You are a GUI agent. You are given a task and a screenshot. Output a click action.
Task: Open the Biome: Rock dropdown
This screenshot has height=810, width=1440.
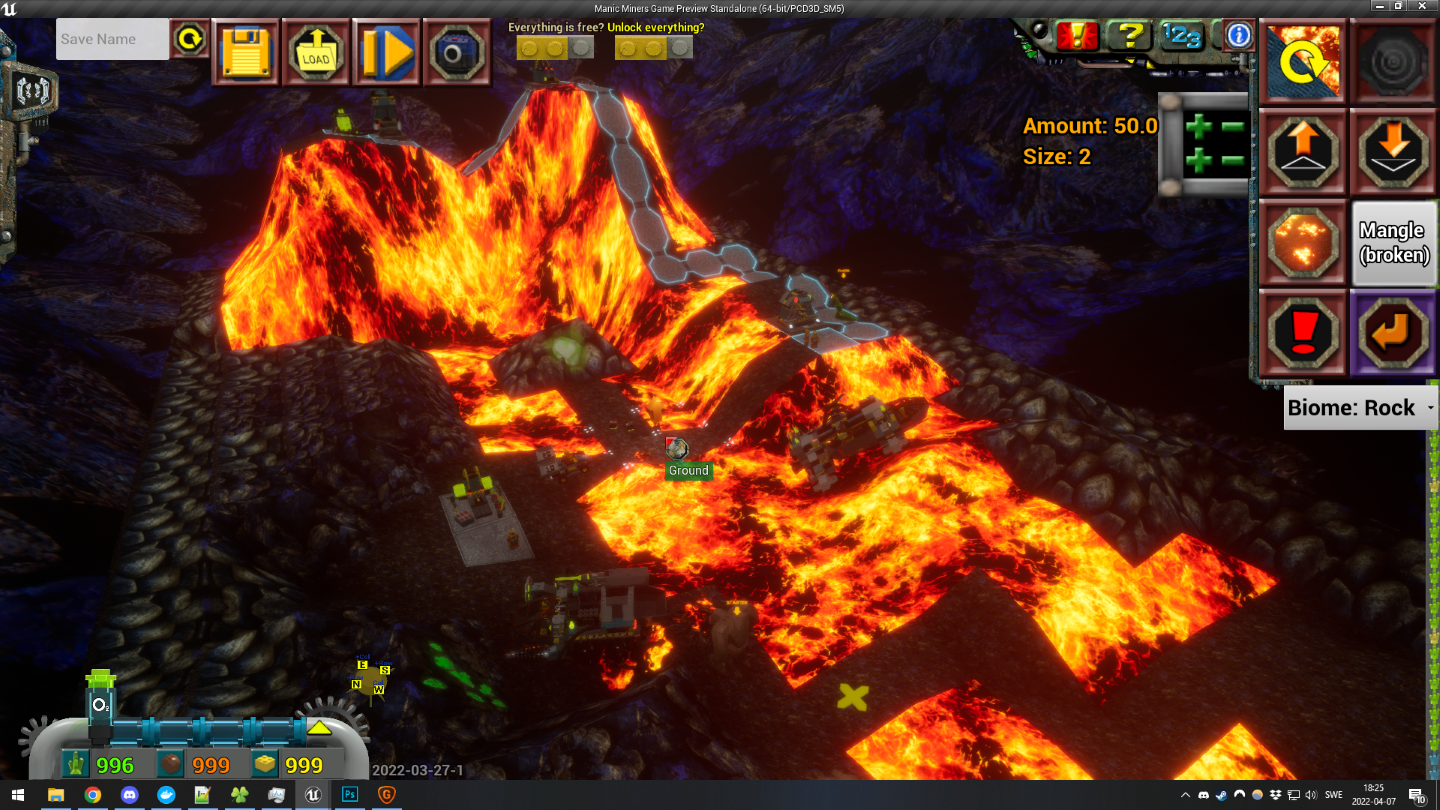pos(1360,408)
